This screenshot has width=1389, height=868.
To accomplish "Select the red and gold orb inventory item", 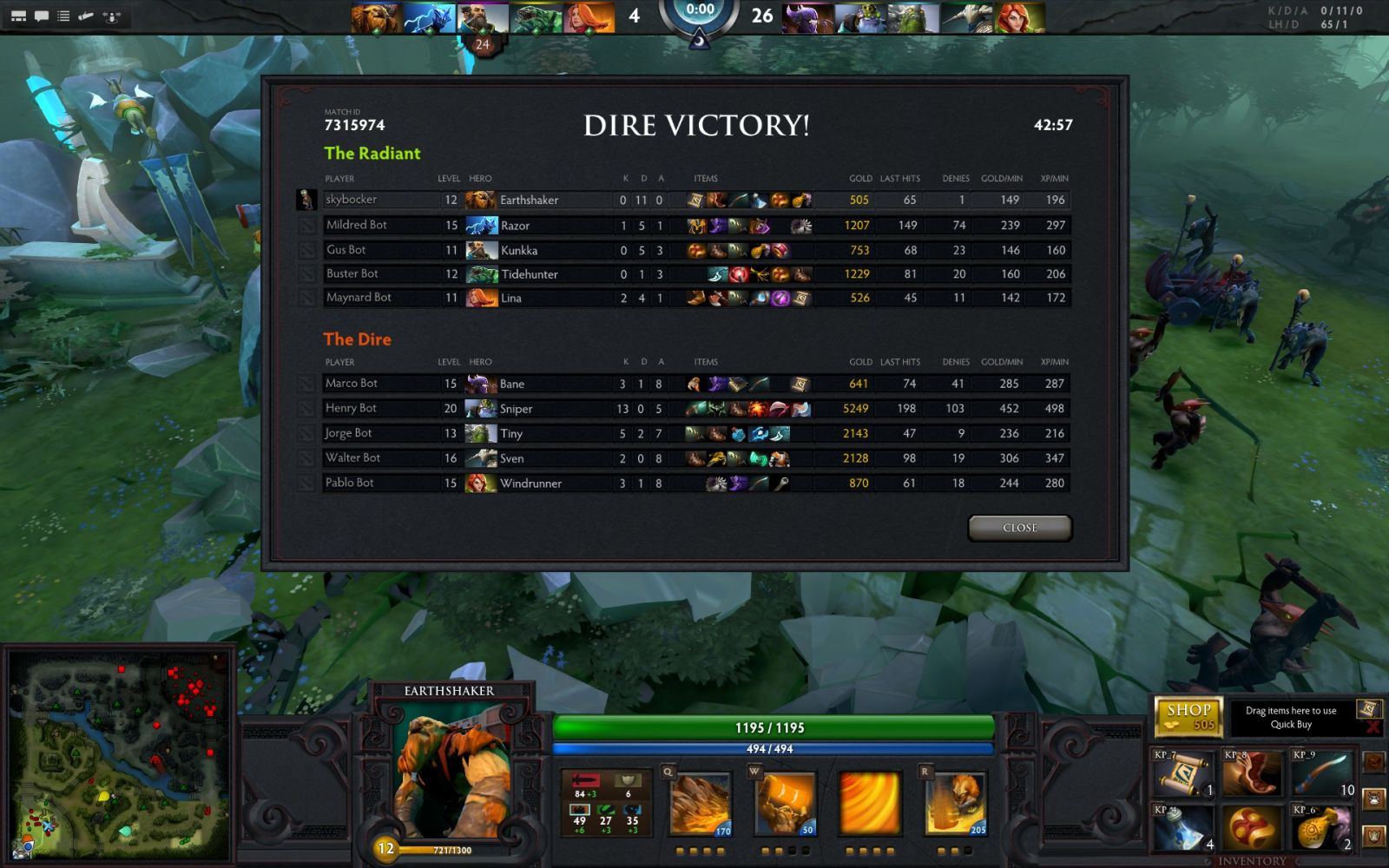I will [1252, 827].
